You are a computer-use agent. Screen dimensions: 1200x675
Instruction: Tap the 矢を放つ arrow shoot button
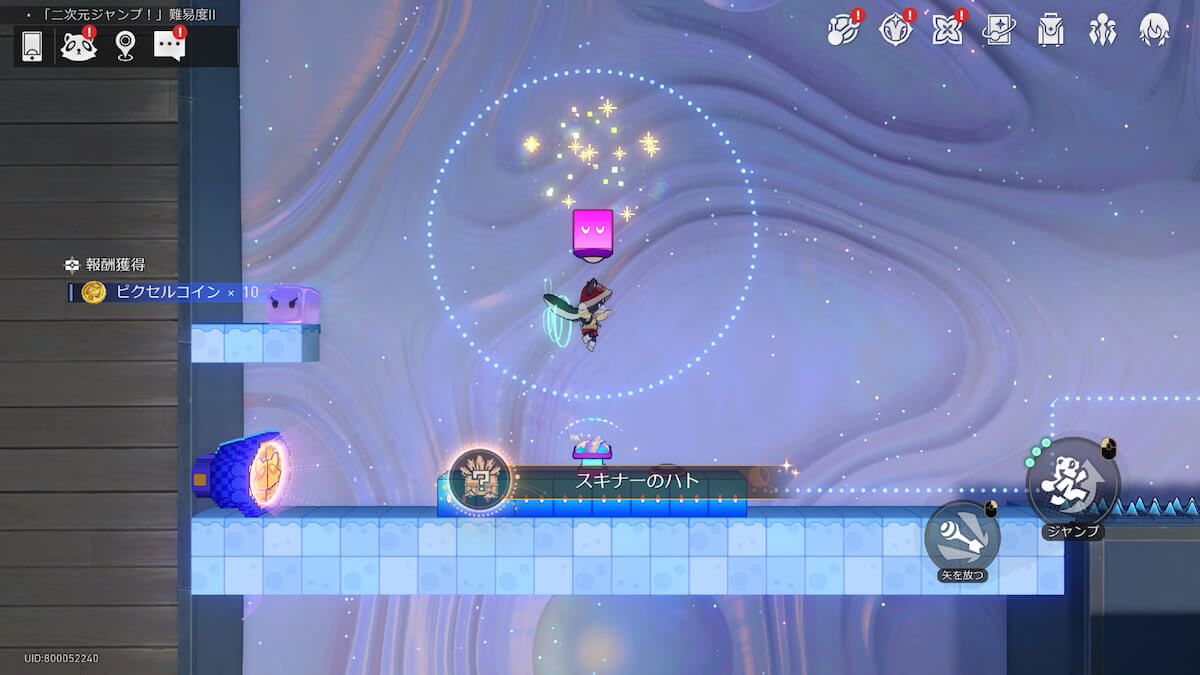962,537
